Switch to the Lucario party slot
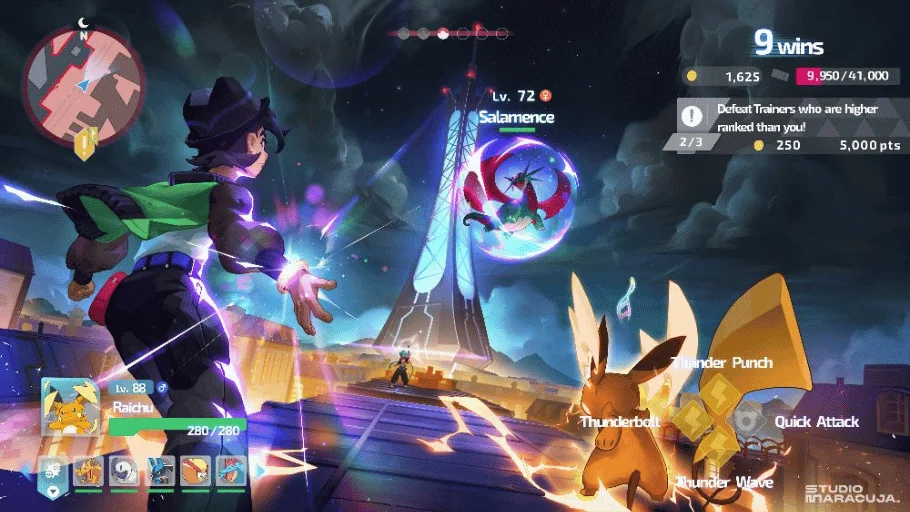Viewport: 910px width, 512px height. (160, 469)
